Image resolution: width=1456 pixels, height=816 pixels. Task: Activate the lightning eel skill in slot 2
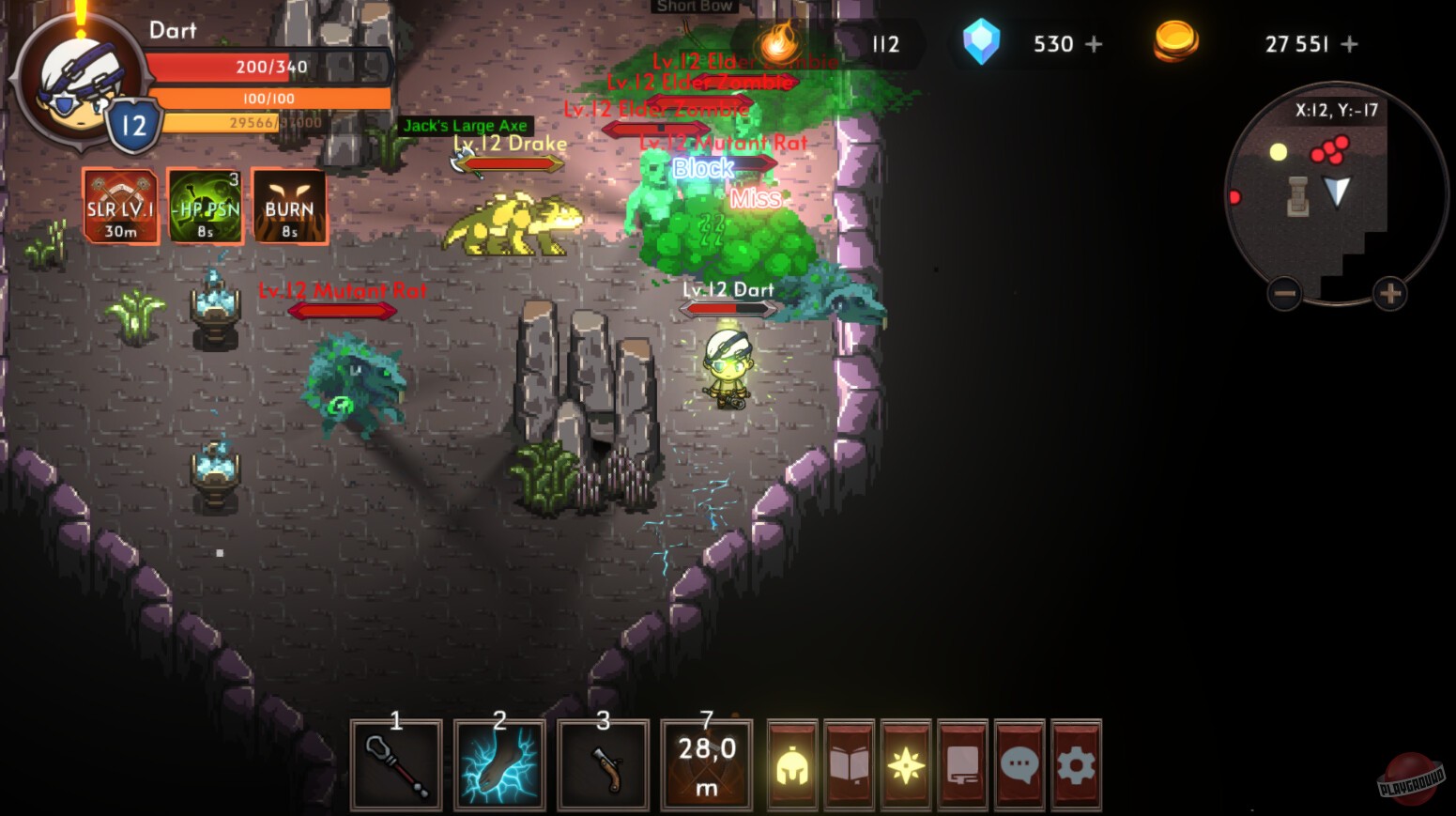tap(499, 763)
